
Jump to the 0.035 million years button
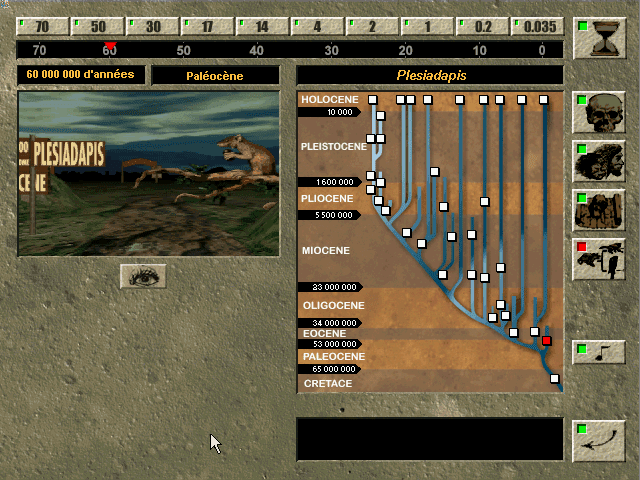click(x=537, y=27)
